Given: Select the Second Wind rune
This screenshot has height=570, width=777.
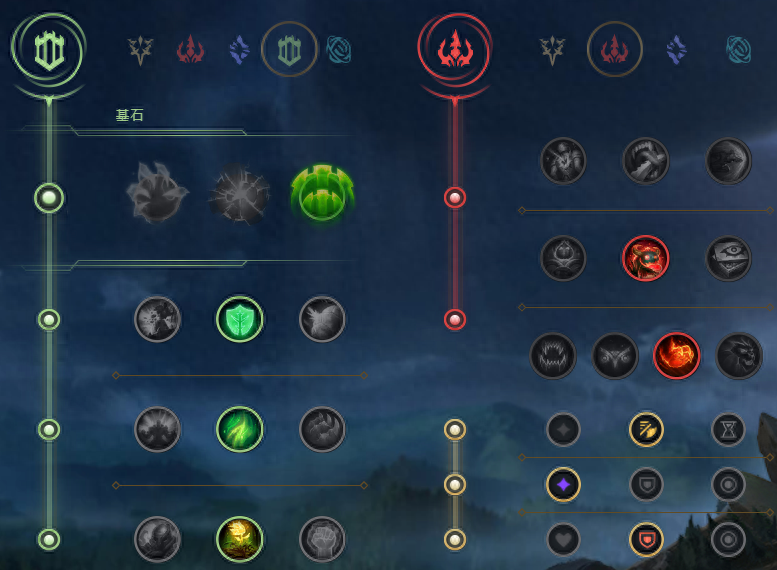Looking at the screenshot, I should click(240, 429).
